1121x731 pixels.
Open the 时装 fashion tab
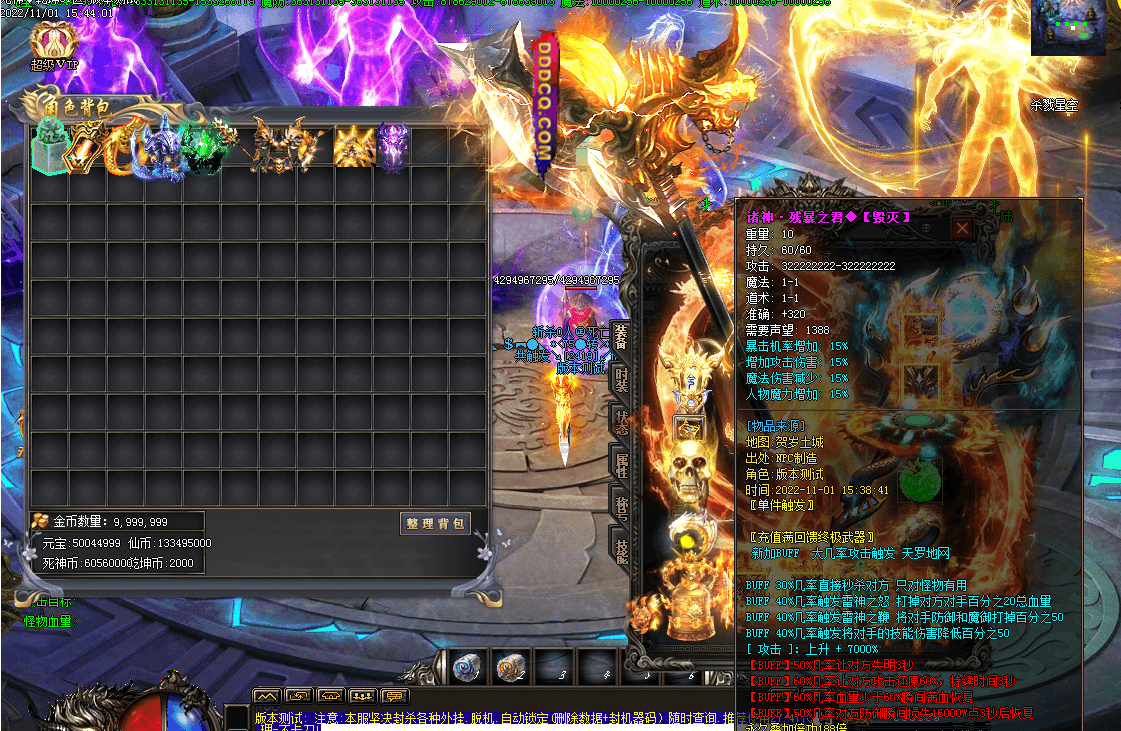(621, 381)
